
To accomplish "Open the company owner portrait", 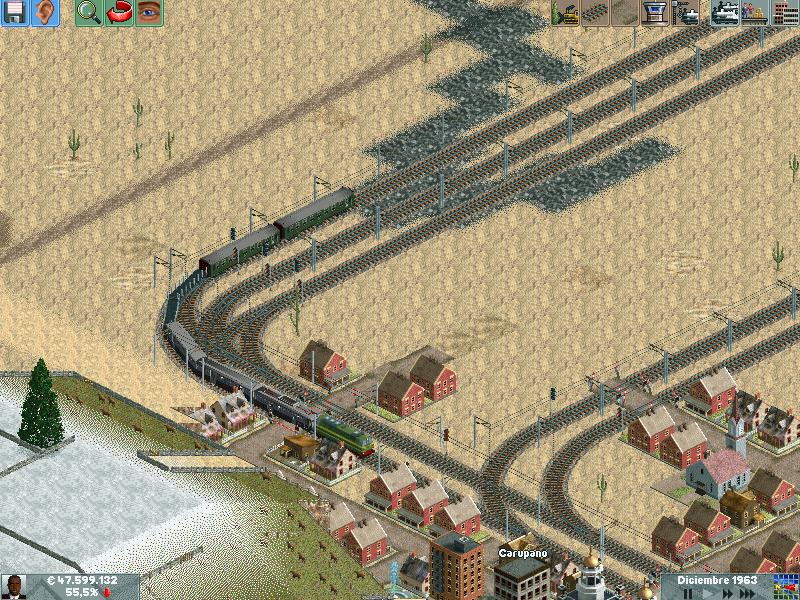I will coord(14,587).
